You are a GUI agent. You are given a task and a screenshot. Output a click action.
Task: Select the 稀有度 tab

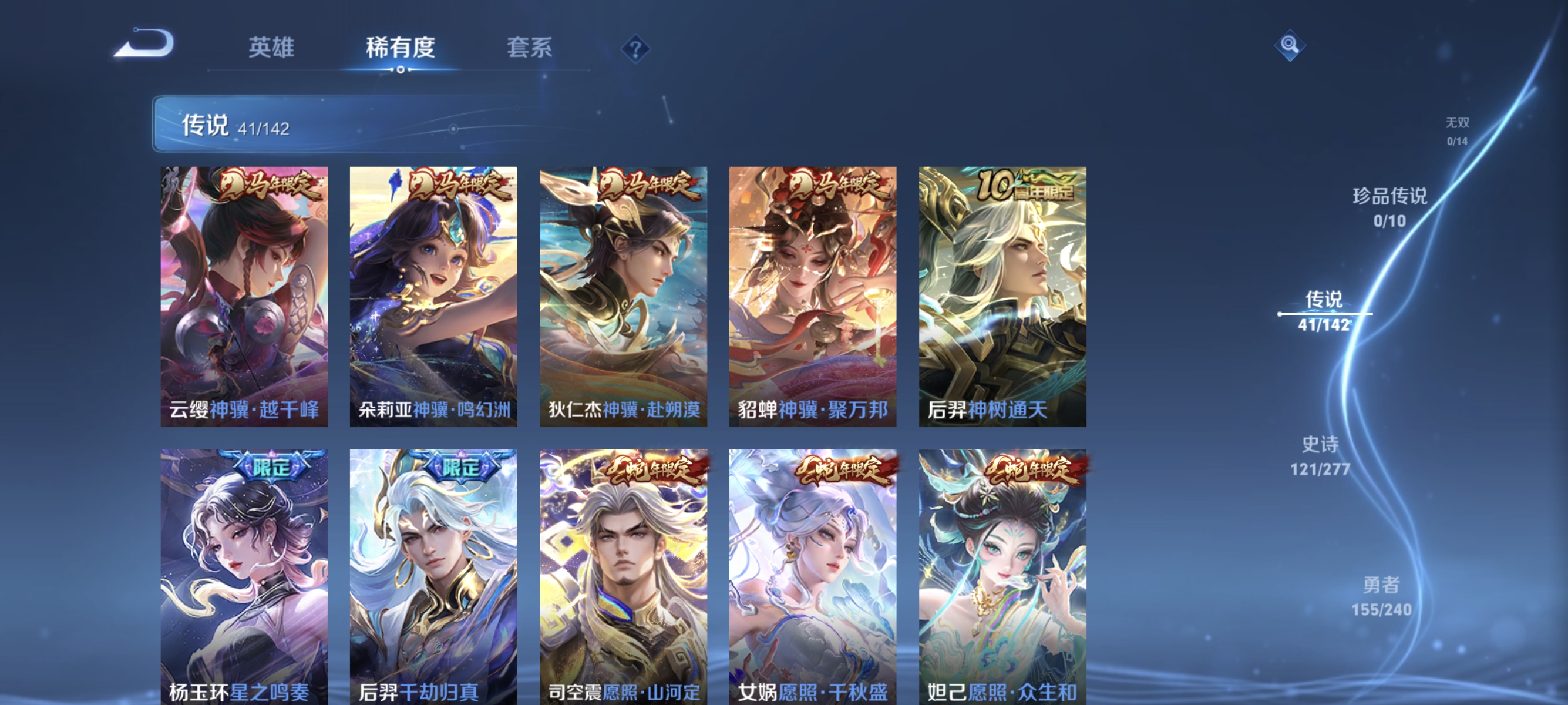400,49
